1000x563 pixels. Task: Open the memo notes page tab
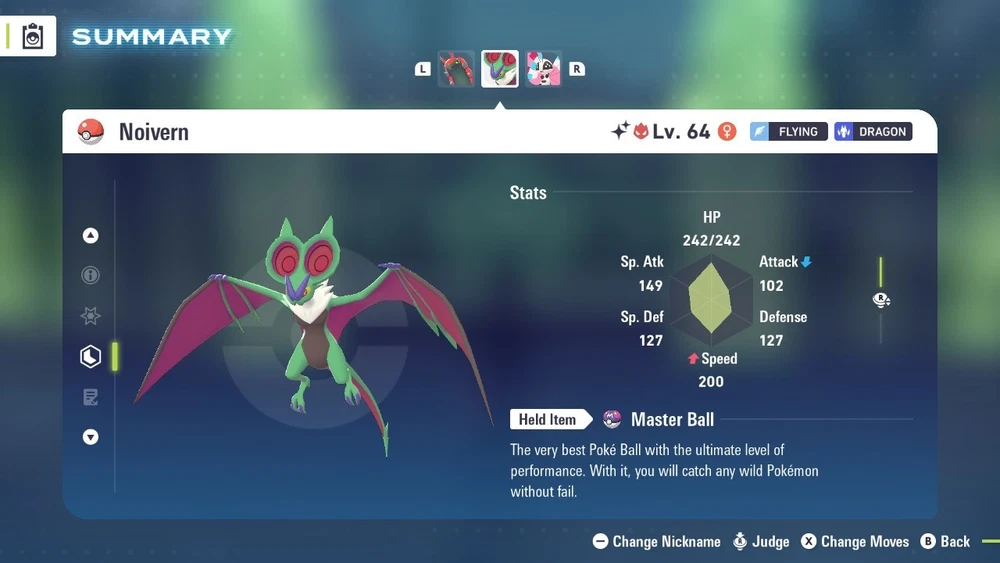point(91,397)
